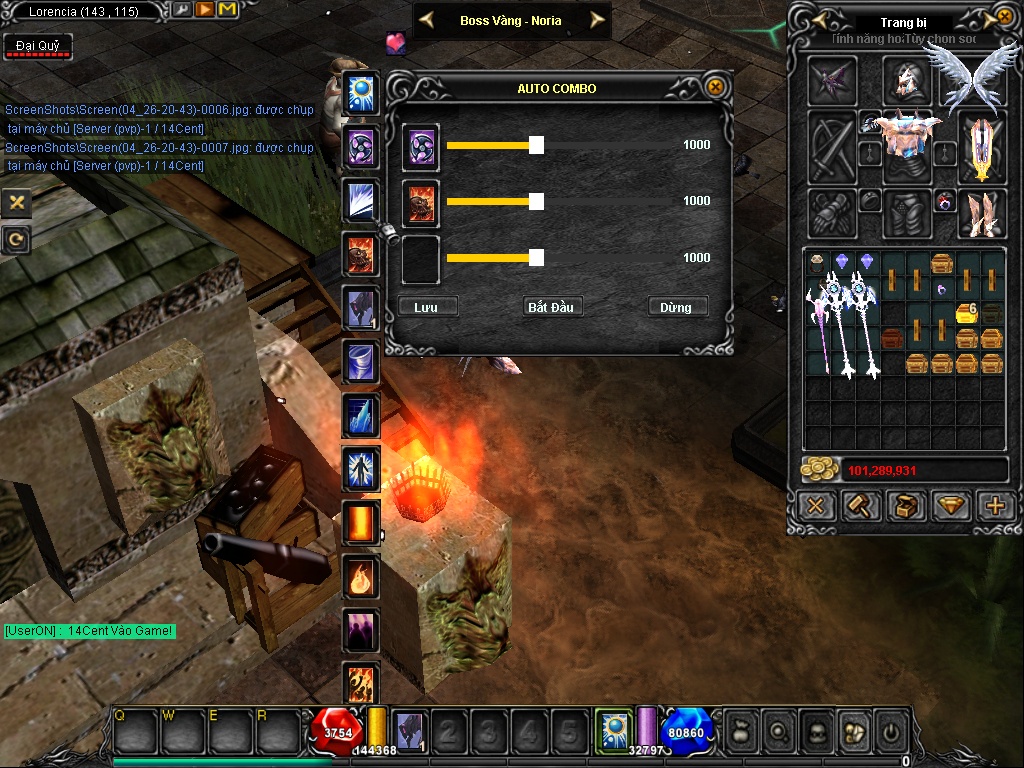Viewport: 1024px width, 768px height.
Task: Click the Dừng button
Action: [x=676, y=306]
